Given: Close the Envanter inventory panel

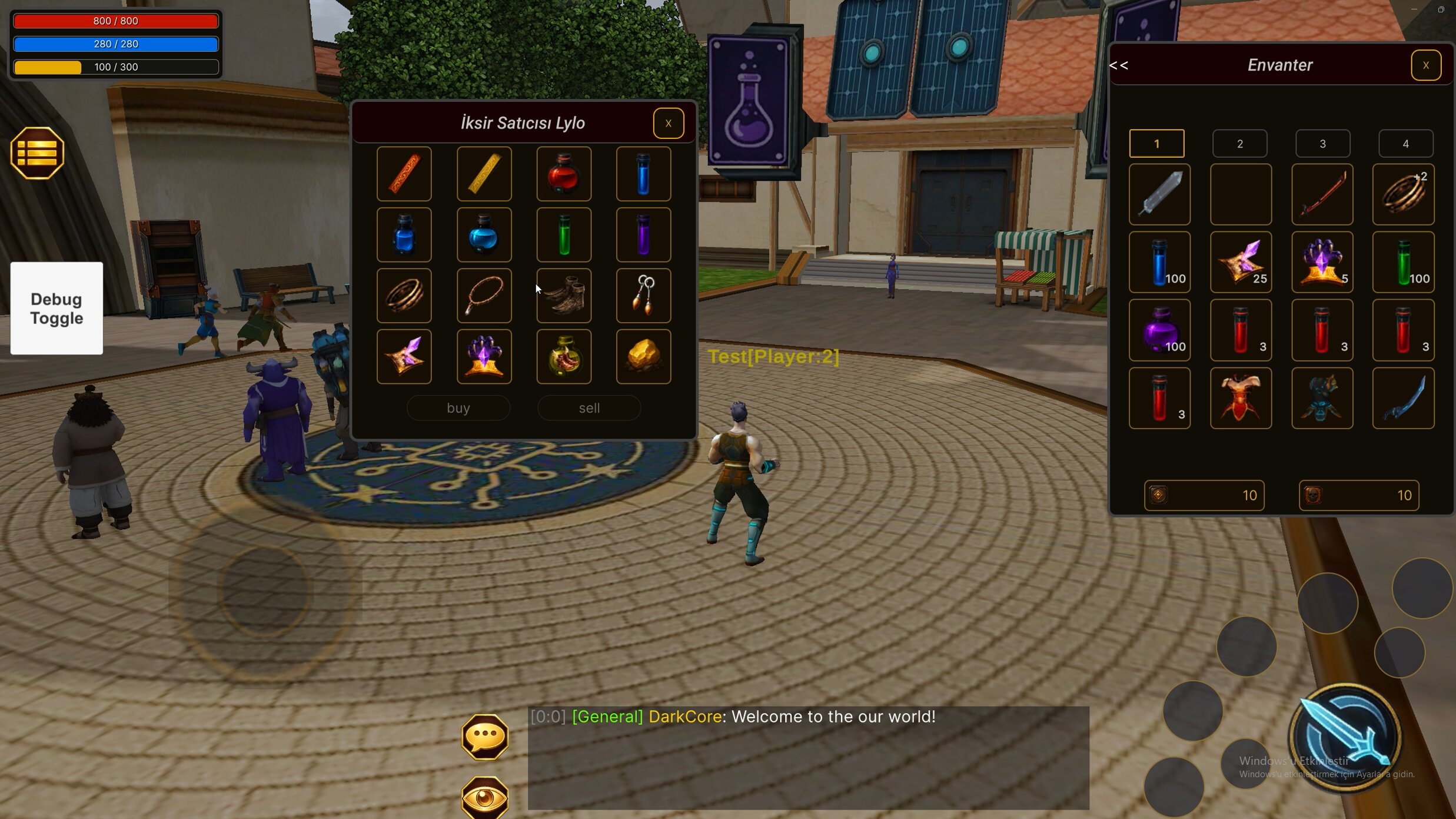Looking at the screenshot, I should [1425, 65].
